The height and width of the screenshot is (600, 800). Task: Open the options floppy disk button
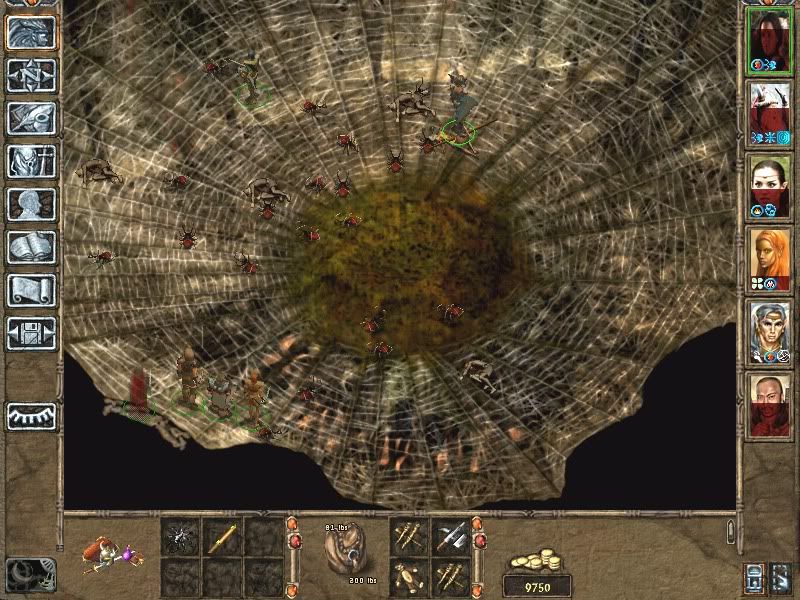pyautogui.click(x=31, y=333)
